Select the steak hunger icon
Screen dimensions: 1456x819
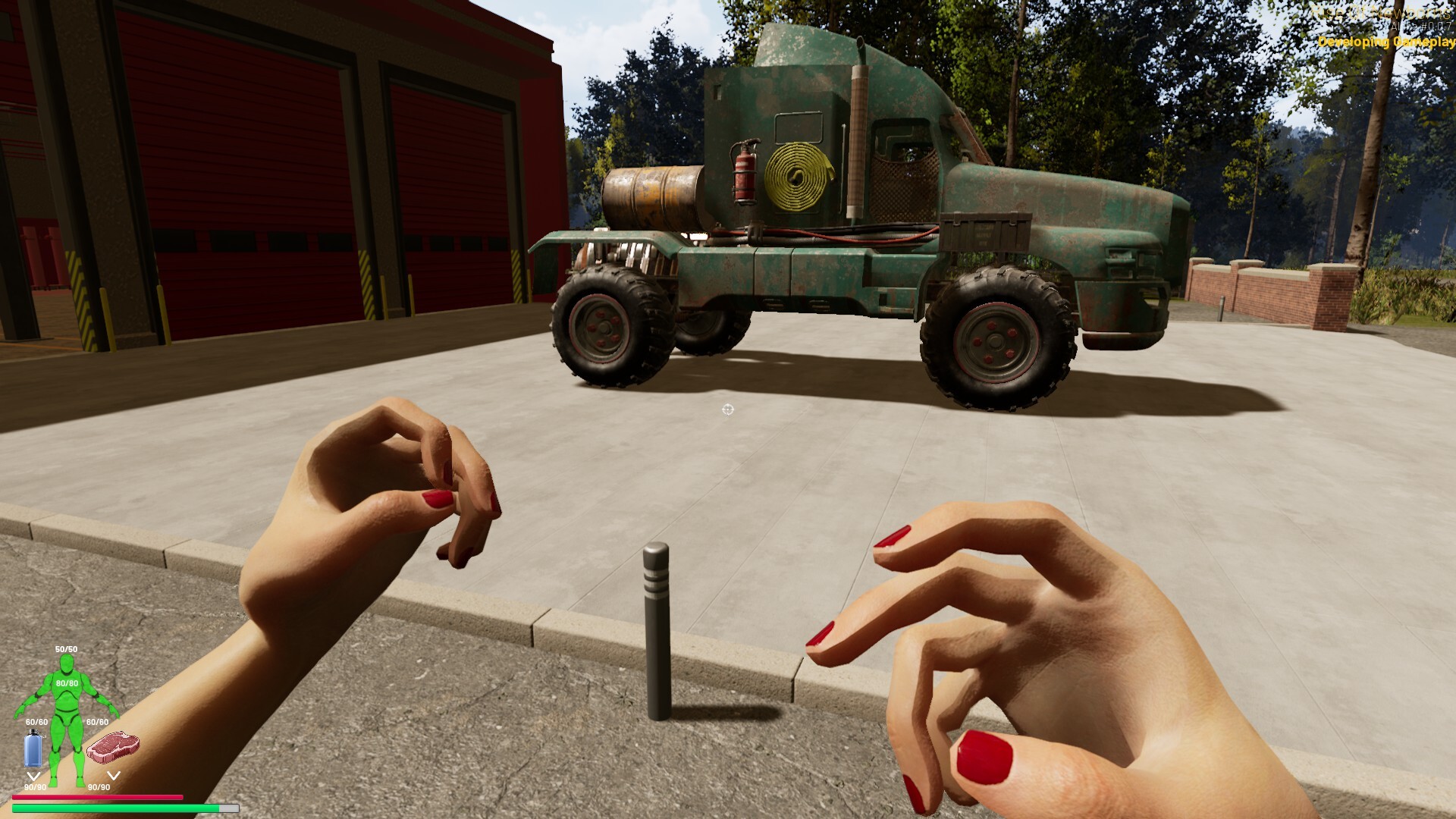click(113, 746)
